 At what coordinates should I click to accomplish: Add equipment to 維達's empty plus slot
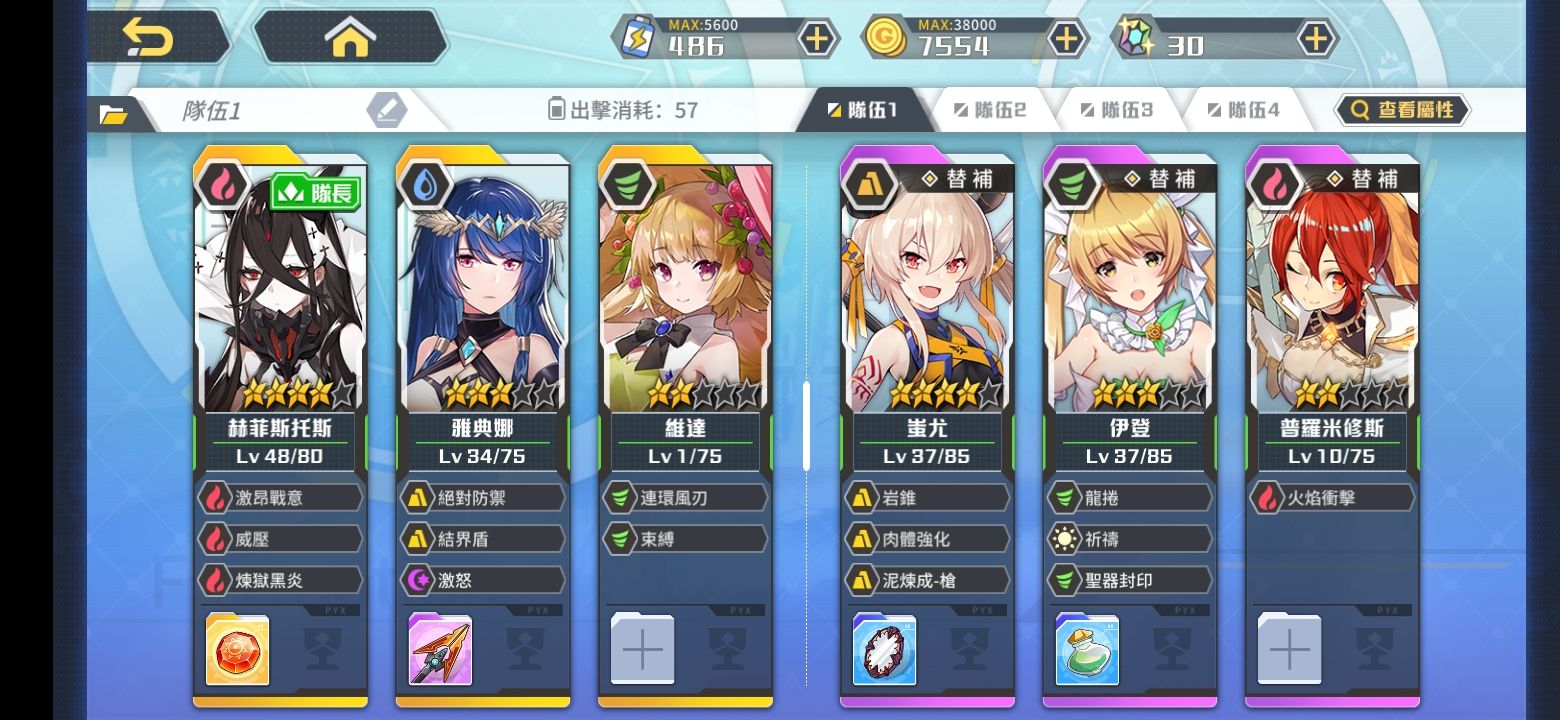(x=642, y=650)
